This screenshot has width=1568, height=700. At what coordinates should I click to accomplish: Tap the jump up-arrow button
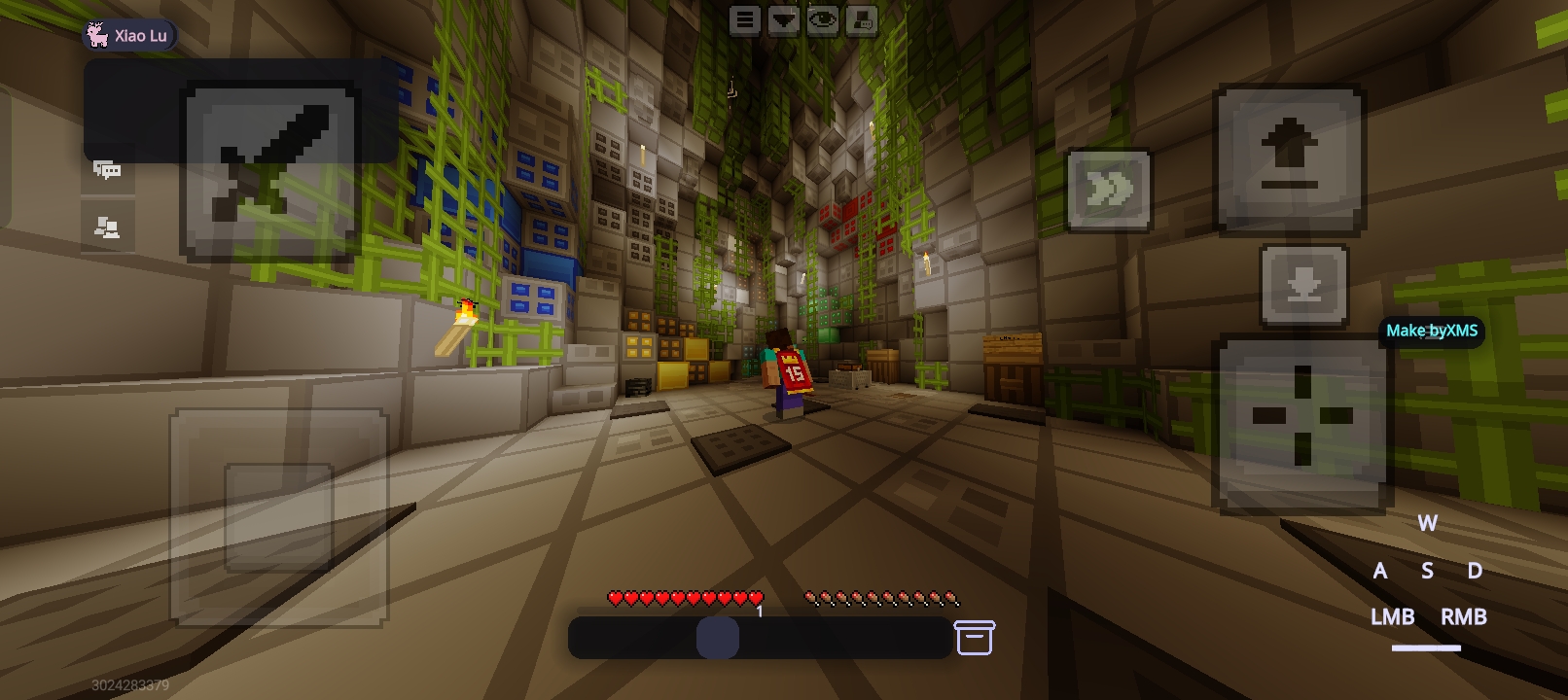coord(1290,159)
